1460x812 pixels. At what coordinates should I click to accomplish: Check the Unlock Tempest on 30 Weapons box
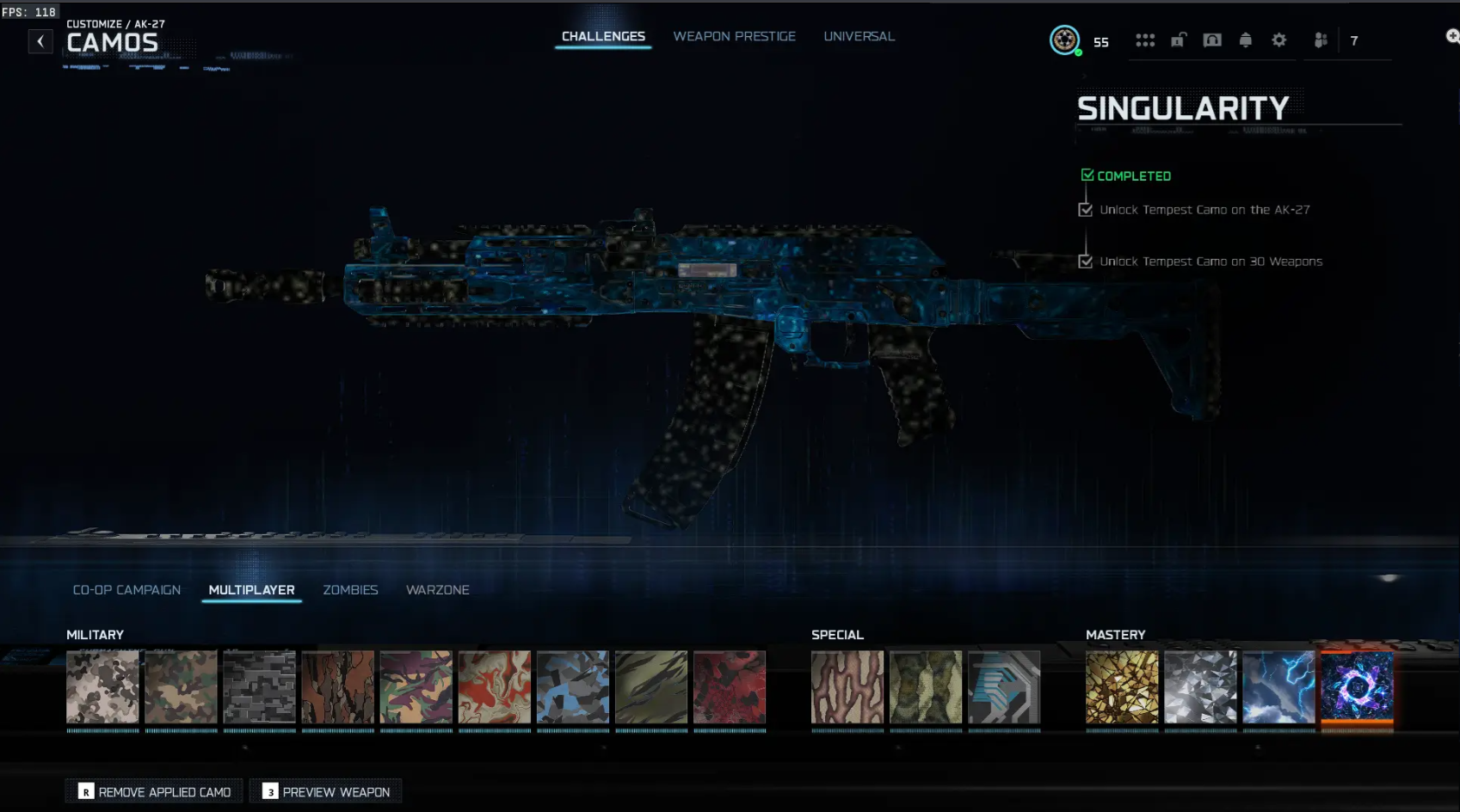click(1085, 261)
